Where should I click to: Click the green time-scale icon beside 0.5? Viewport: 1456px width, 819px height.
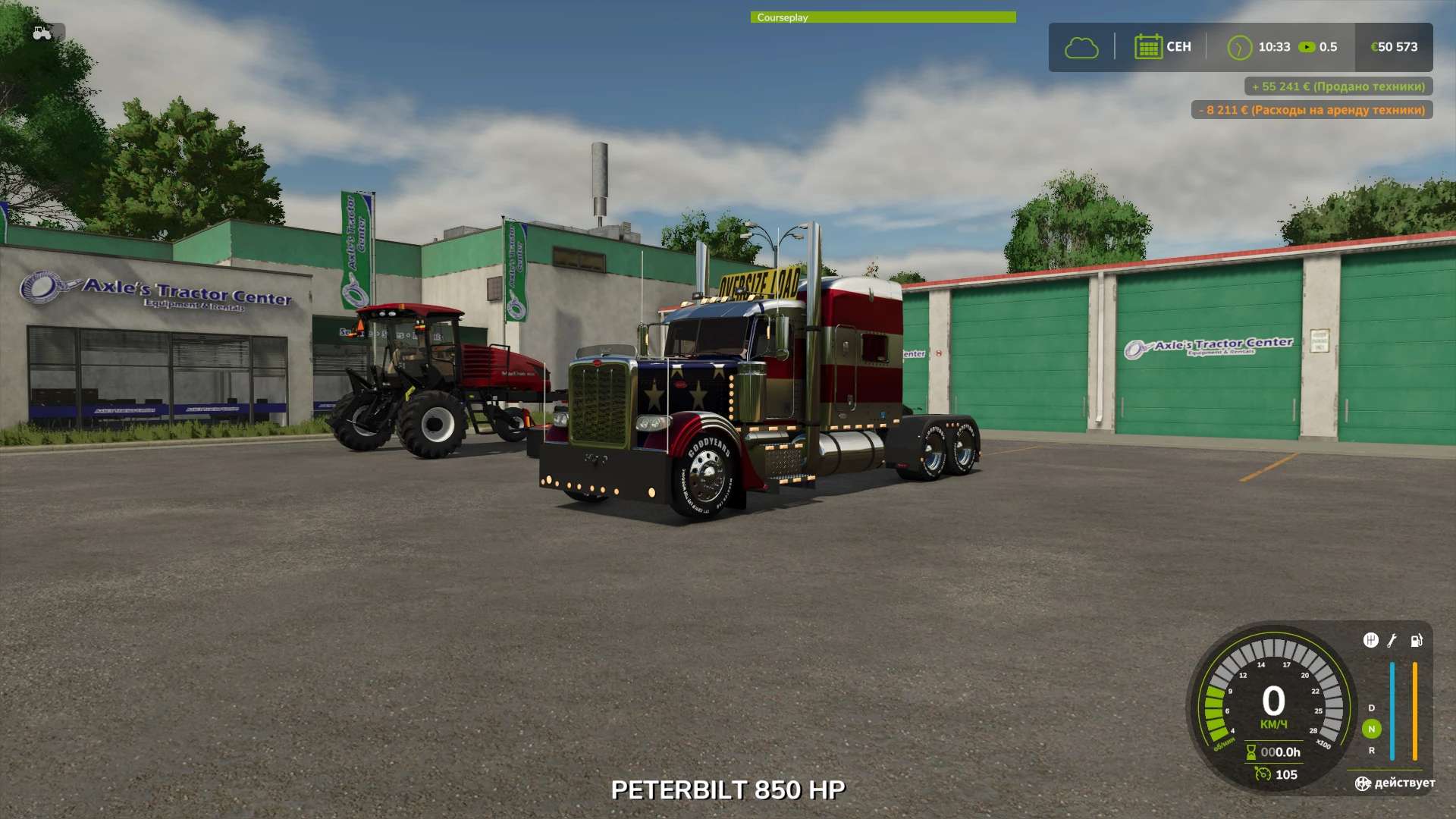point(1307,47)
